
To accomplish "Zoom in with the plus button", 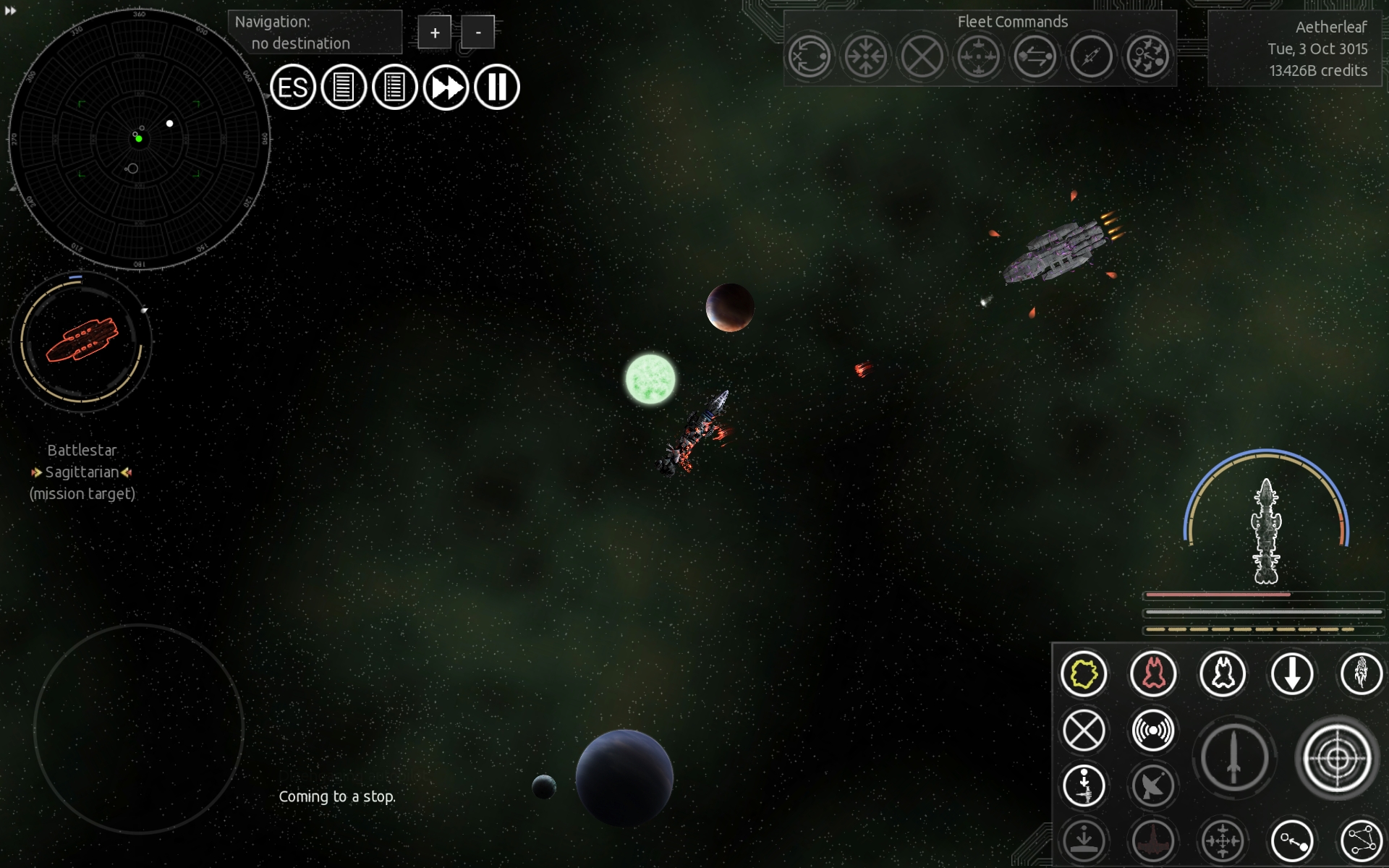I will pyautogui.click(x=434, y=33).
